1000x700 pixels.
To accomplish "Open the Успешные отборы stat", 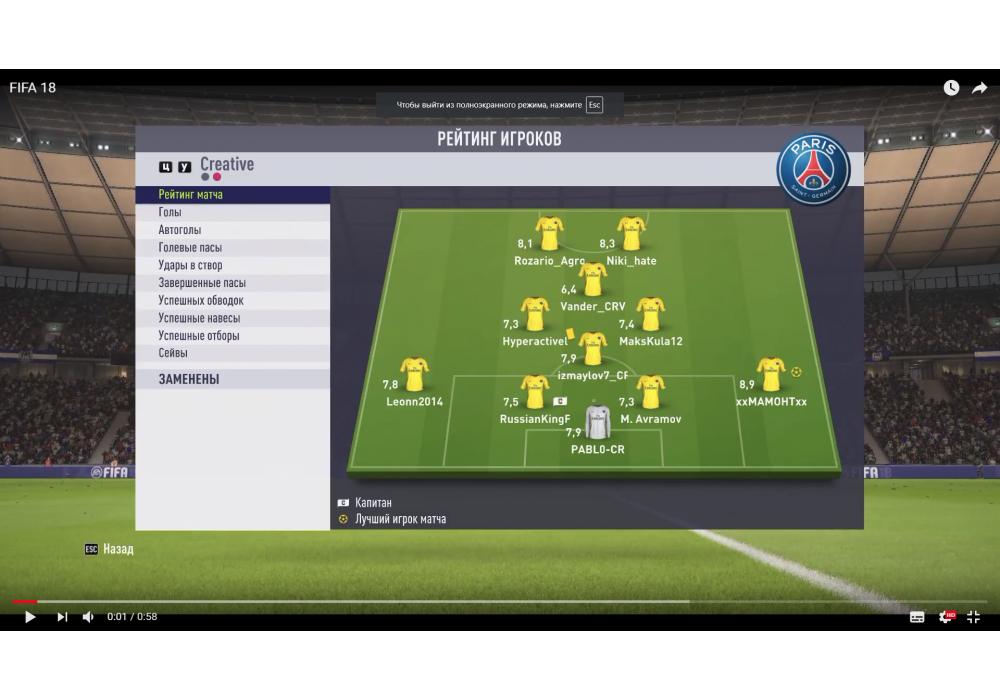I will pos(232,336).
